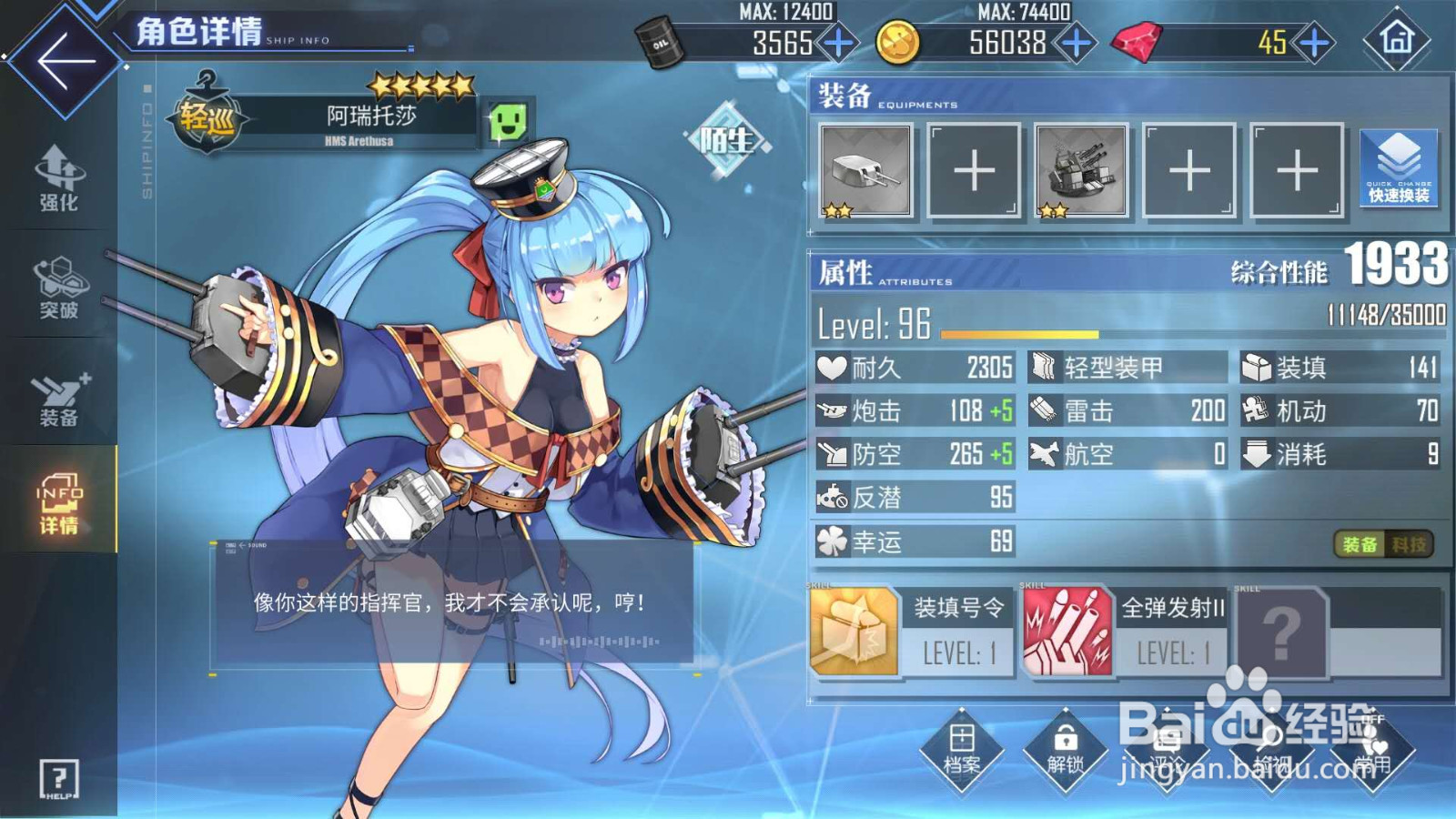The height and width of the screenshot is (819, 1456).
Task: Expand gold options via its + button
Action: 1076,41
